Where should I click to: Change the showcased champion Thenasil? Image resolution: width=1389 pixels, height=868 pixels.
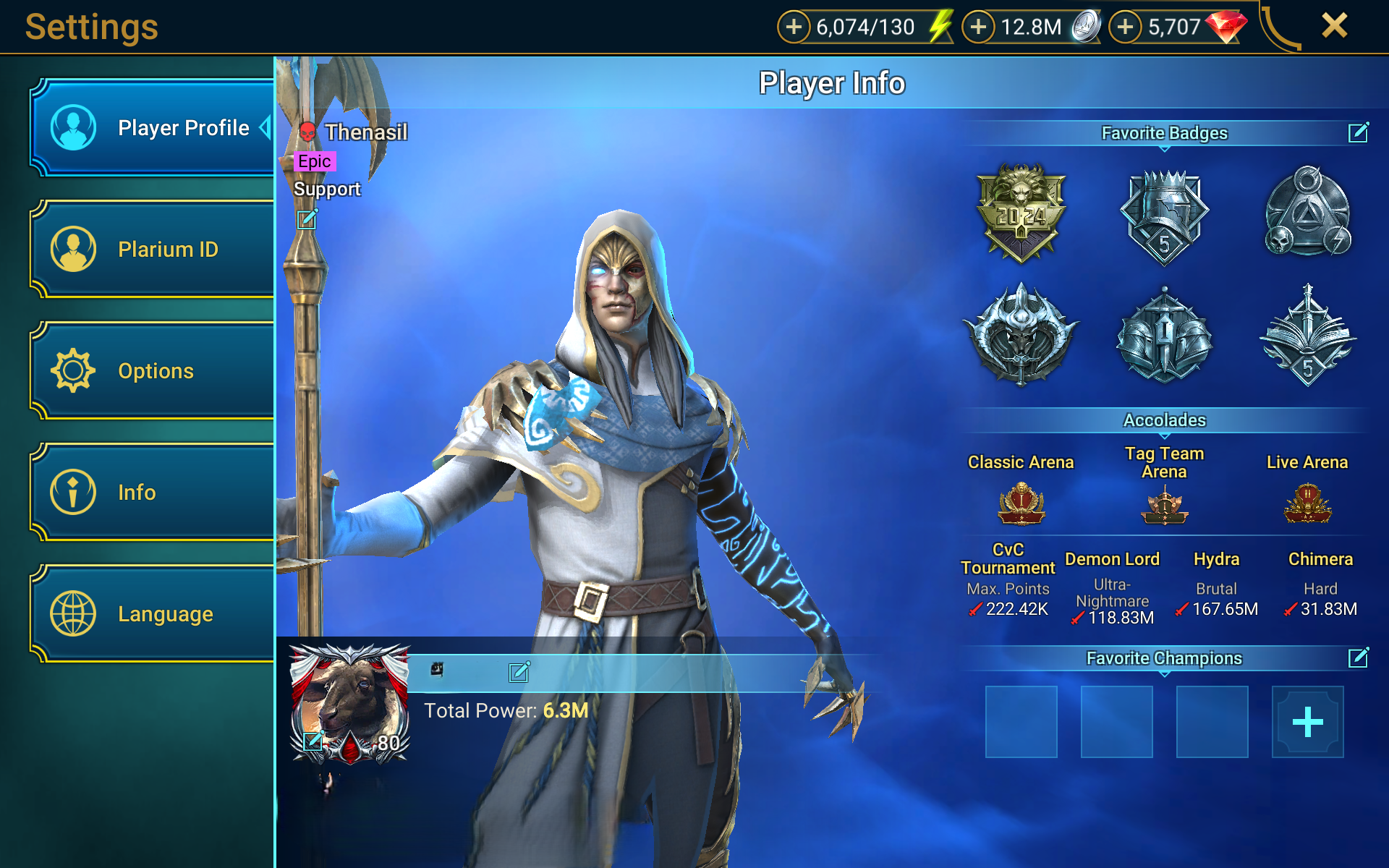[307, 219]
